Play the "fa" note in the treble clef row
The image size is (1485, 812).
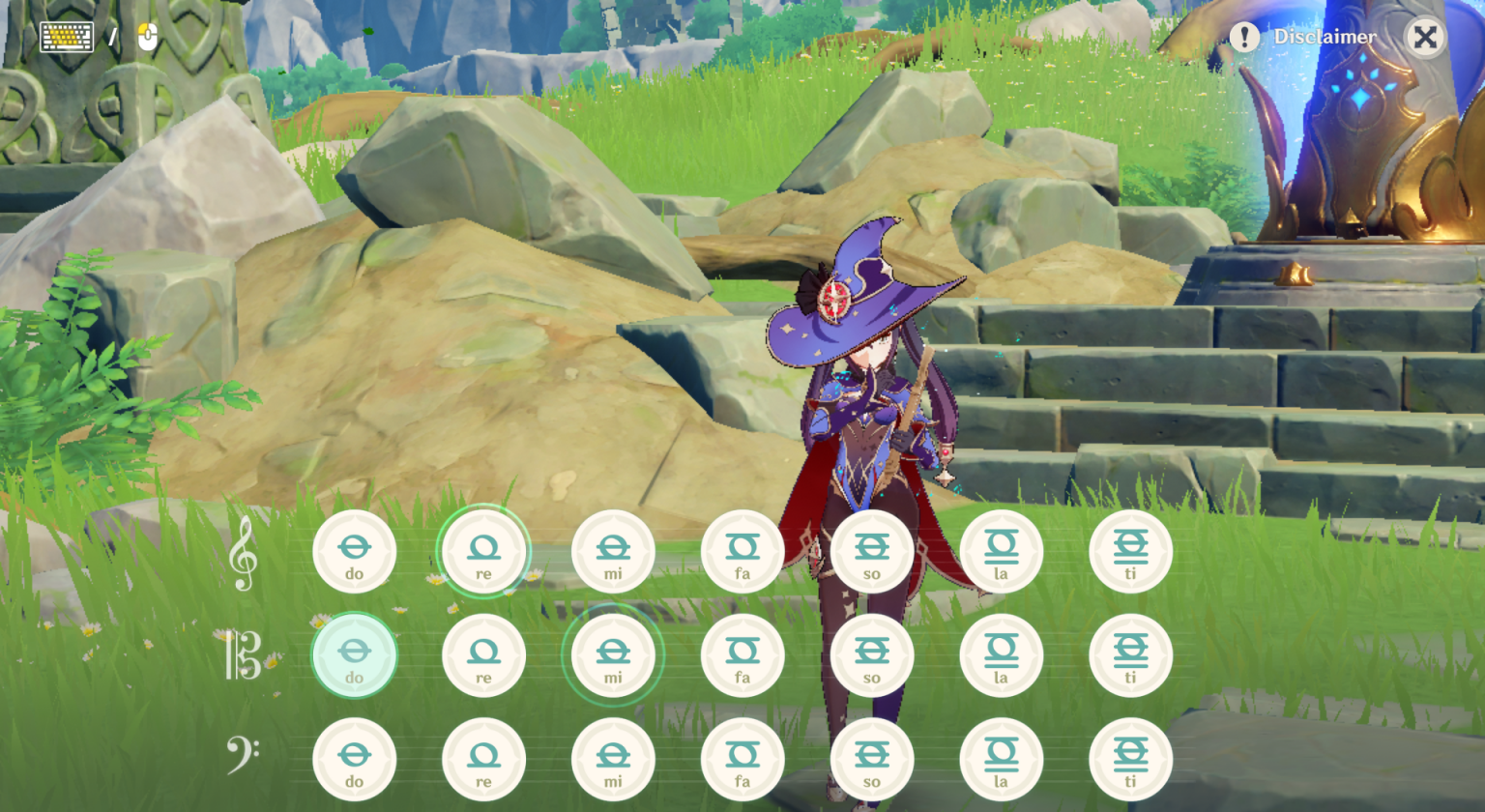(743, 551)
